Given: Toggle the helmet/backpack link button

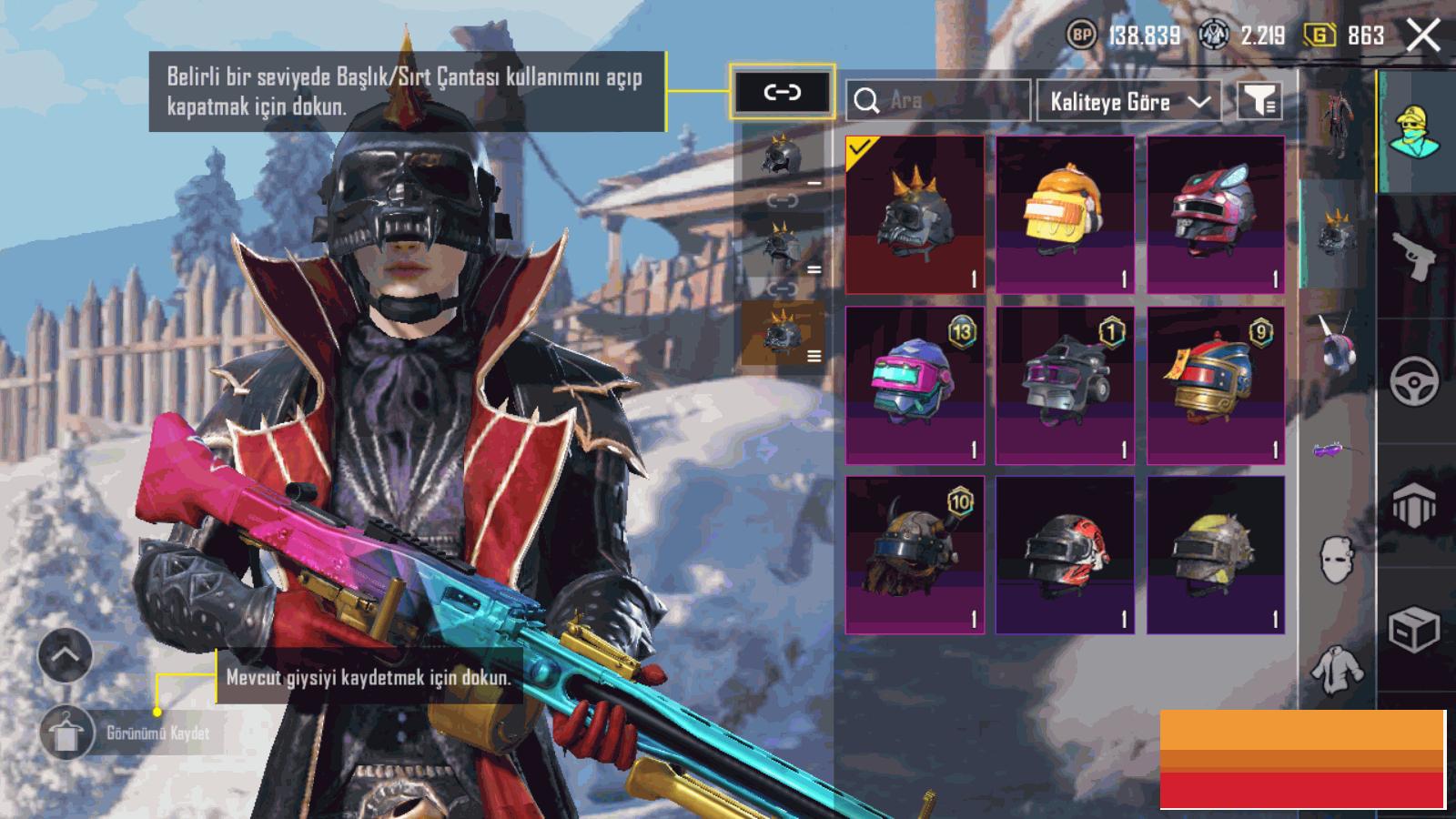Looking at the screenshot, I should click(782, 92).
